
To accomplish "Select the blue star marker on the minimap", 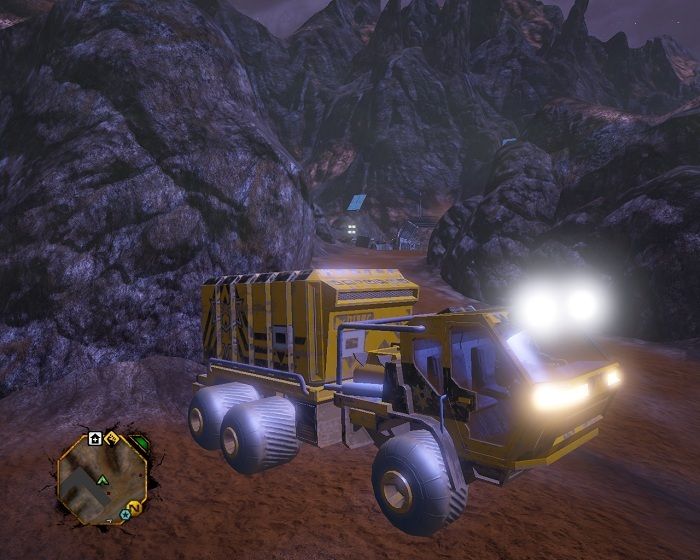I will pyautogui.click(x=126, y=515).
